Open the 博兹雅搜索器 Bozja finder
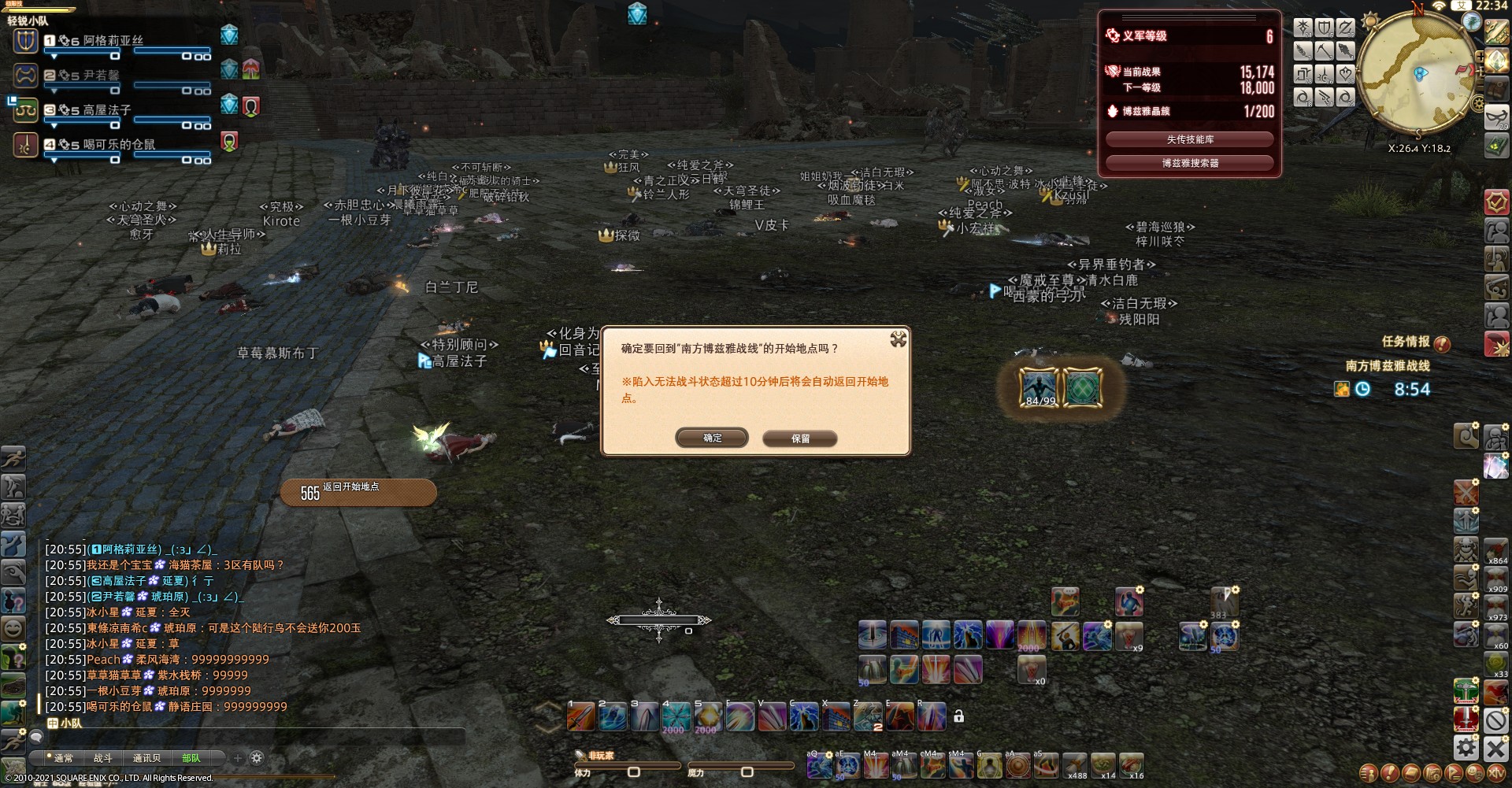 click(1189, 163)
